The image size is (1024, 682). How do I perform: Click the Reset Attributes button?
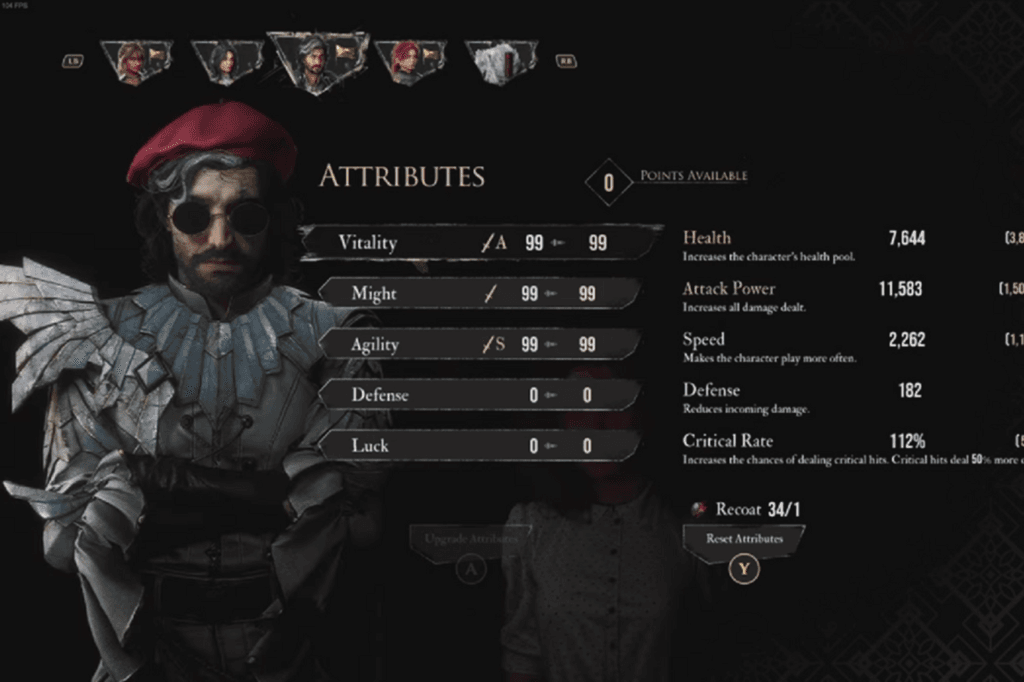[x=743, y=539]
